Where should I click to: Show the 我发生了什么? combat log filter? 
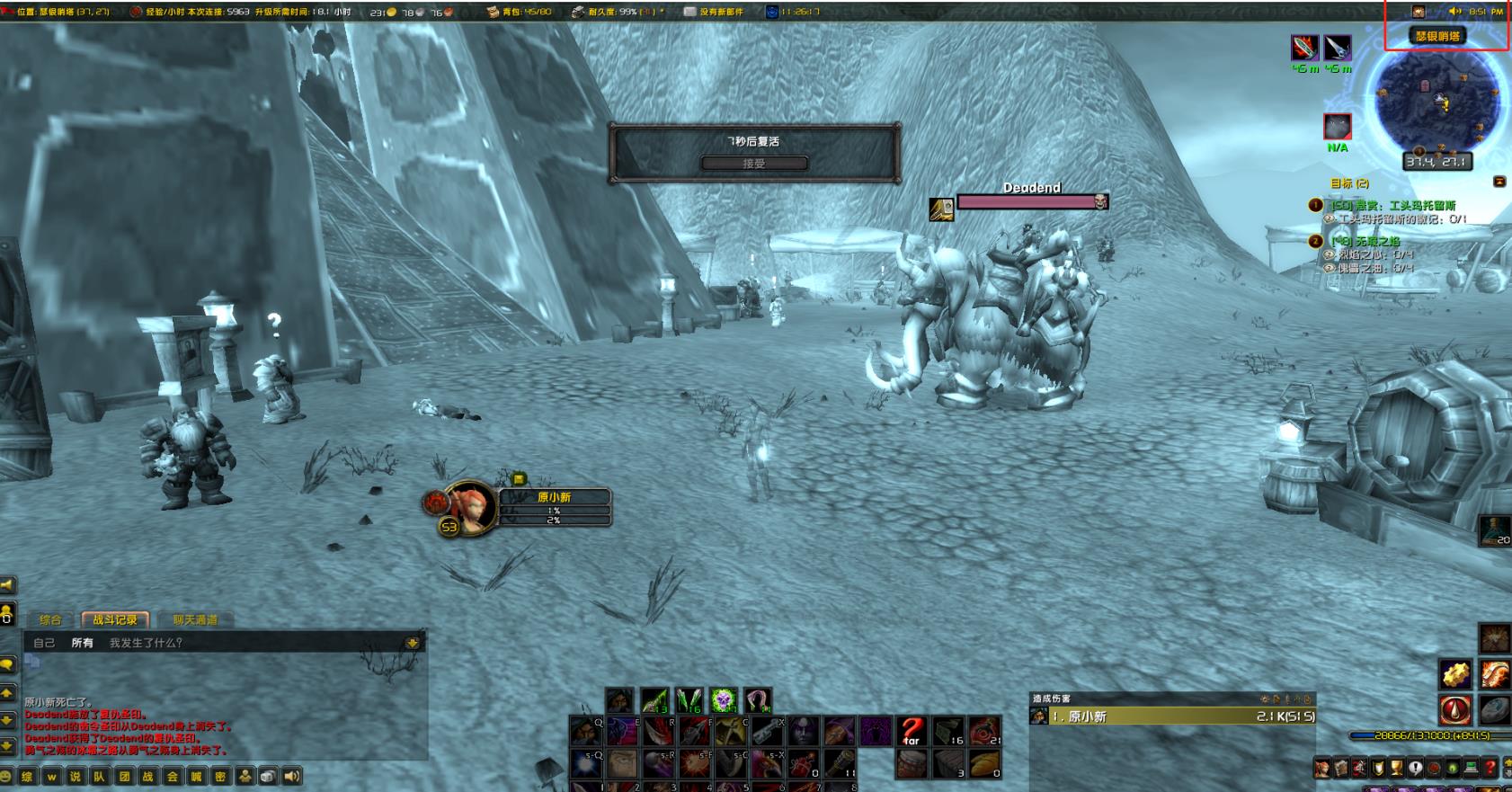point(146,643)
